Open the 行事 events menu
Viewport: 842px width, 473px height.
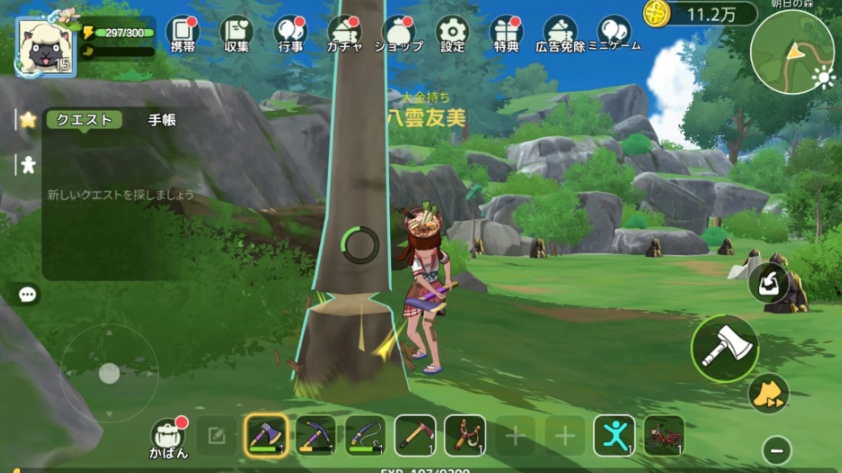tap(290, 34)
